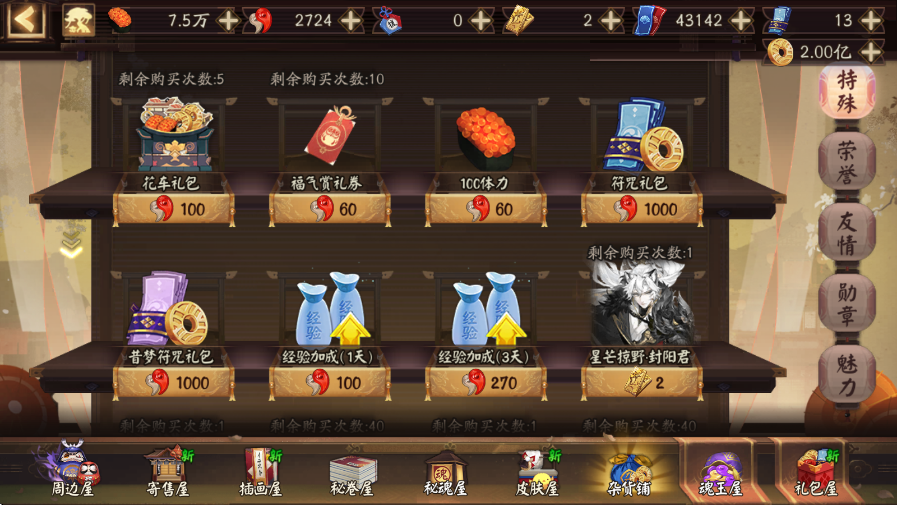Image resolution: width=897 pixels, height=505 pixels.
Task: Purchase 经验加成(1天) boost
Action: click(330, 381)
